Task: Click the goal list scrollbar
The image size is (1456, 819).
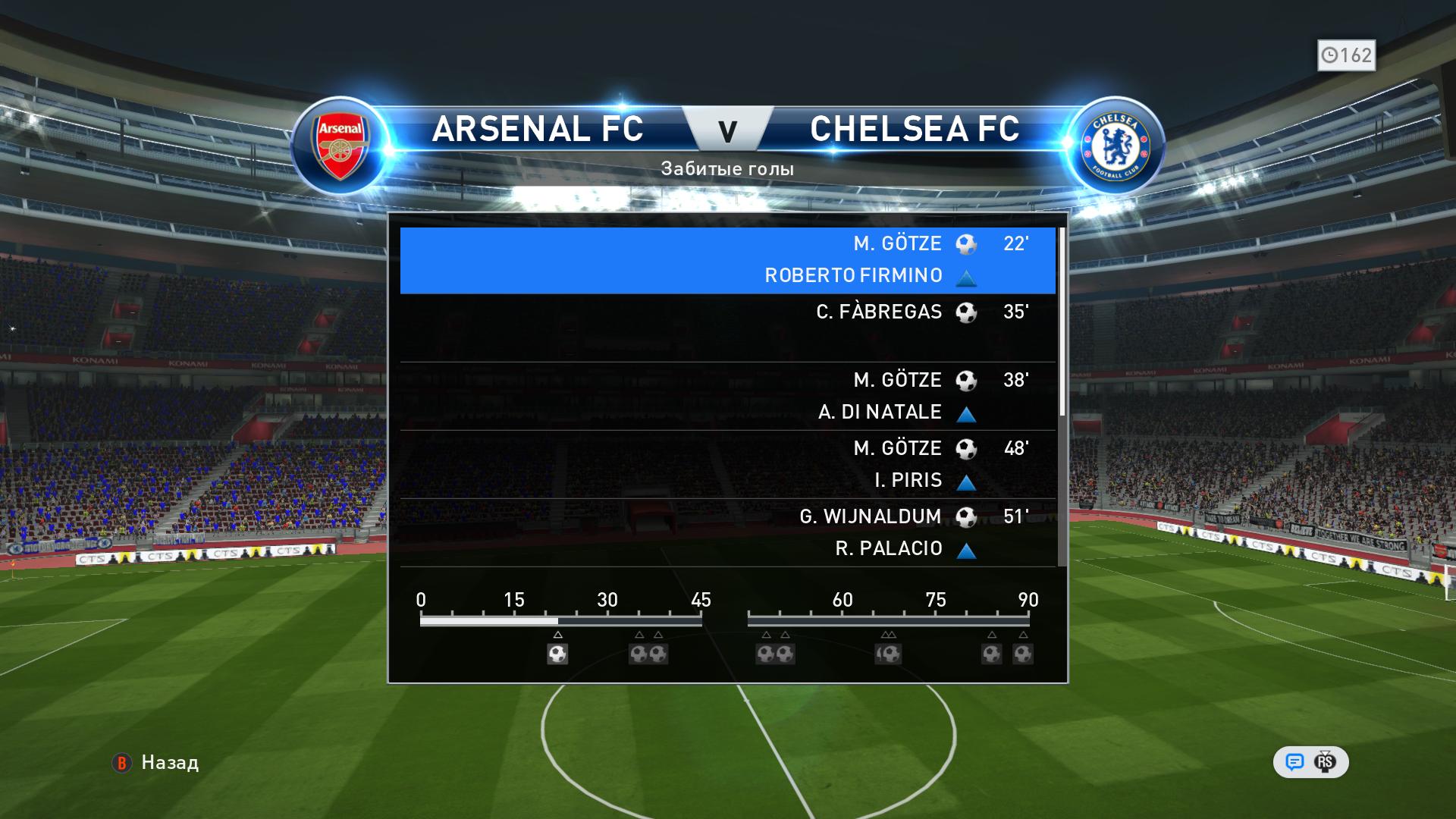Action: 1062,322
